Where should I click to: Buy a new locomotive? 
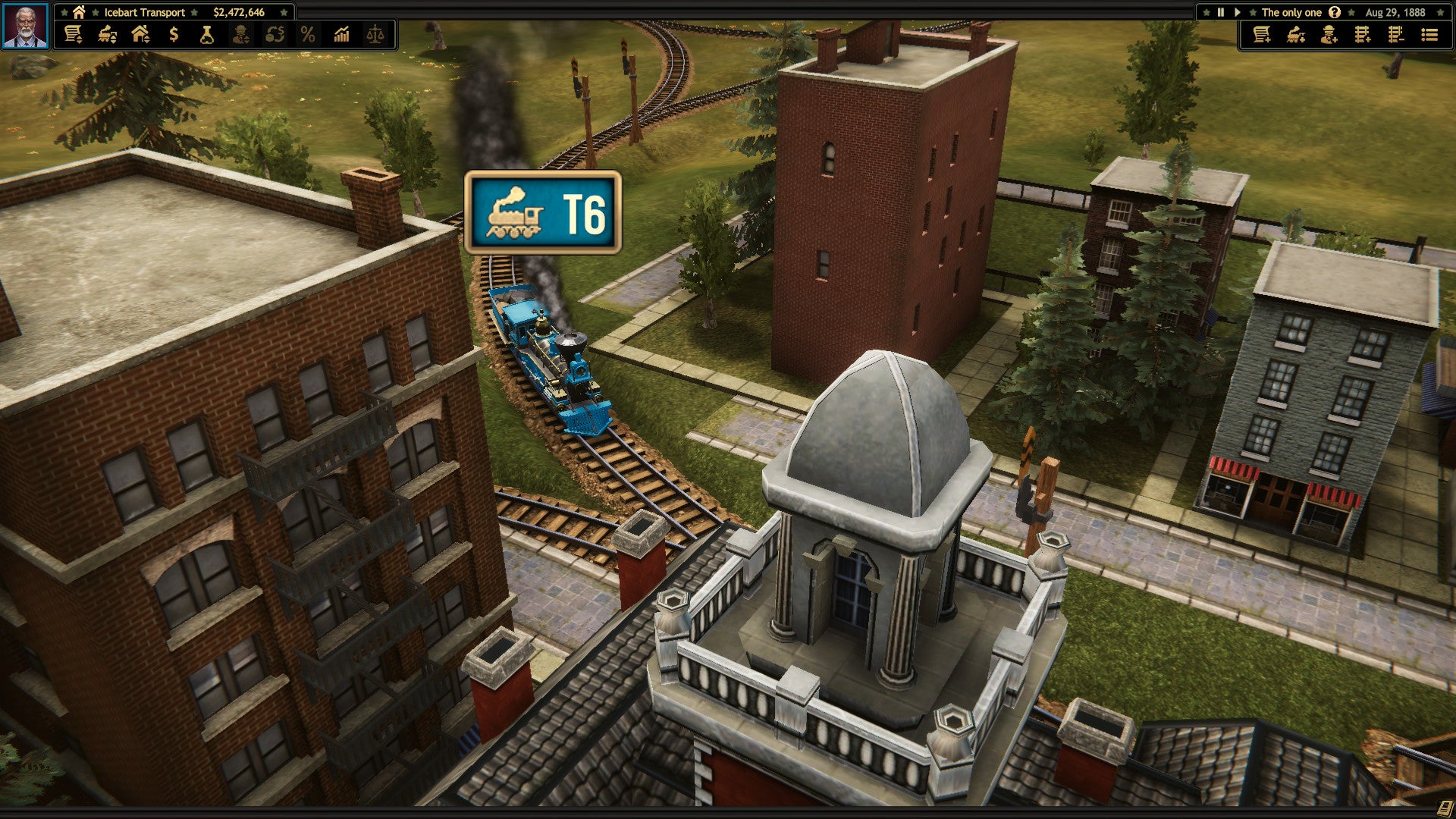[1295, 35]
